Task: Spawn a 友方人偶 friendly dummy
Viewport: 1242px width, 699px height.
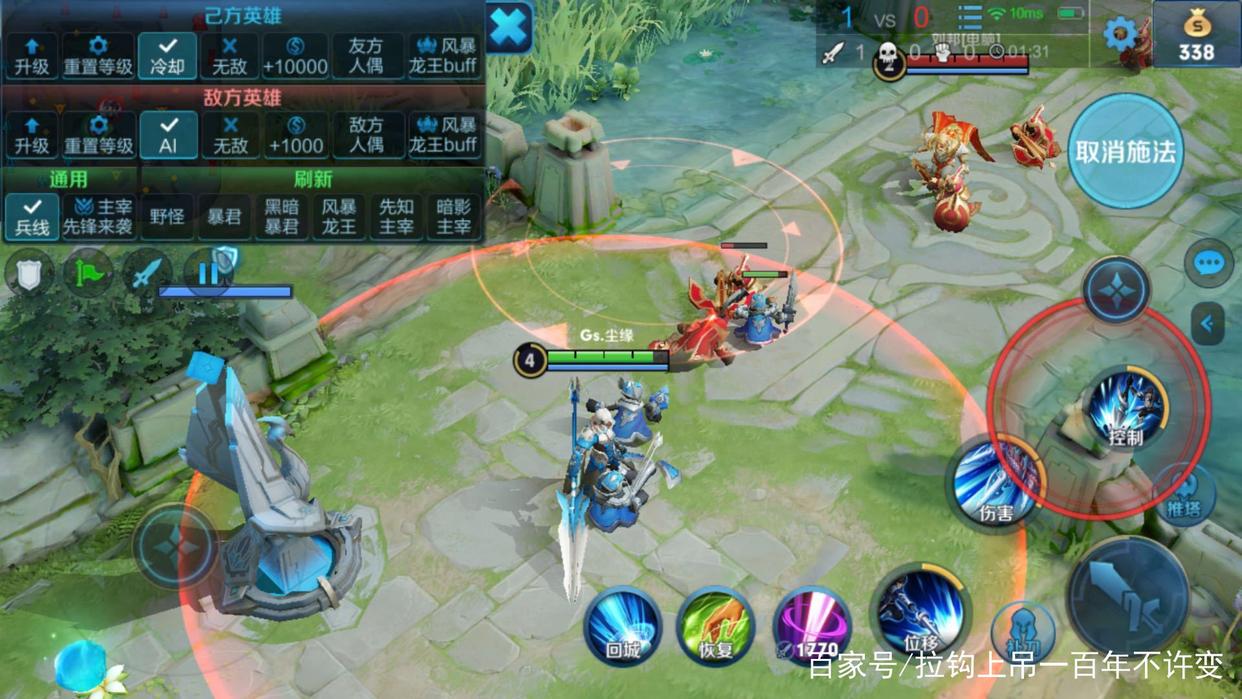Action: click(366, 56)
